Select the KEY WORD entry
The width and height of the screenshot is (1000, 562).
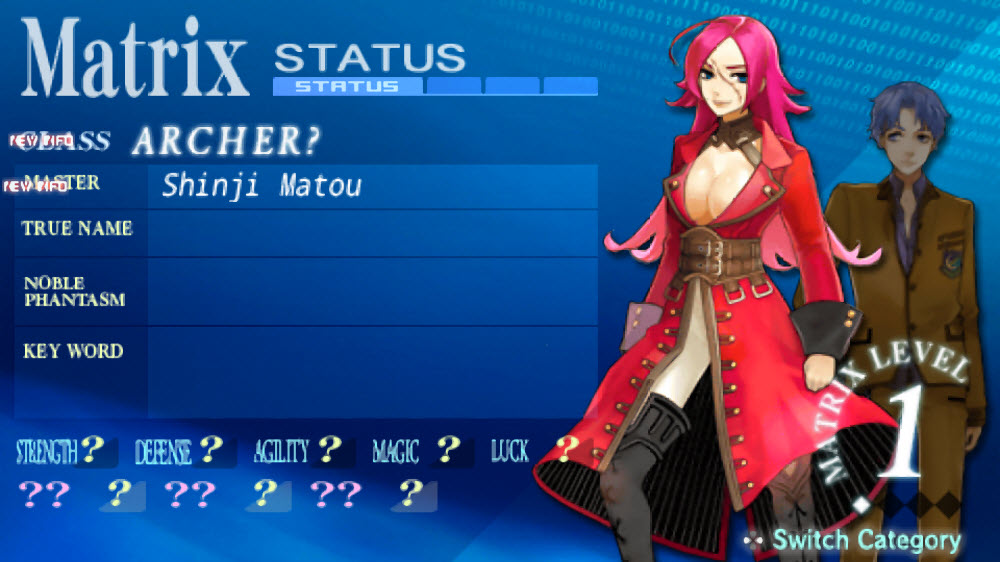[306, 372]
